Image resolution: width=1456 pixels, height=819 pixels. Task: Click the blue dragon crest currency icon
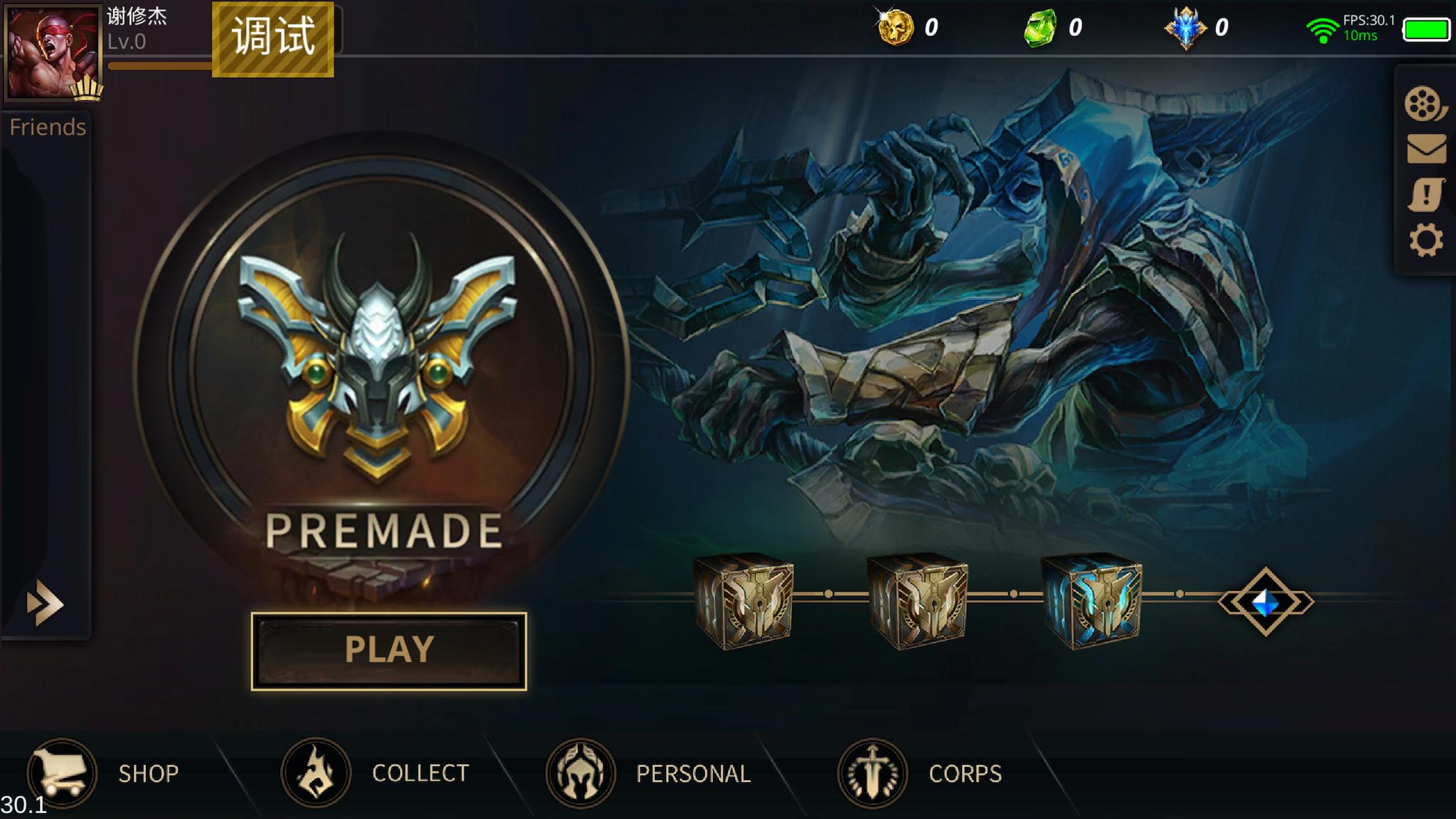(x=1186, y=28)
